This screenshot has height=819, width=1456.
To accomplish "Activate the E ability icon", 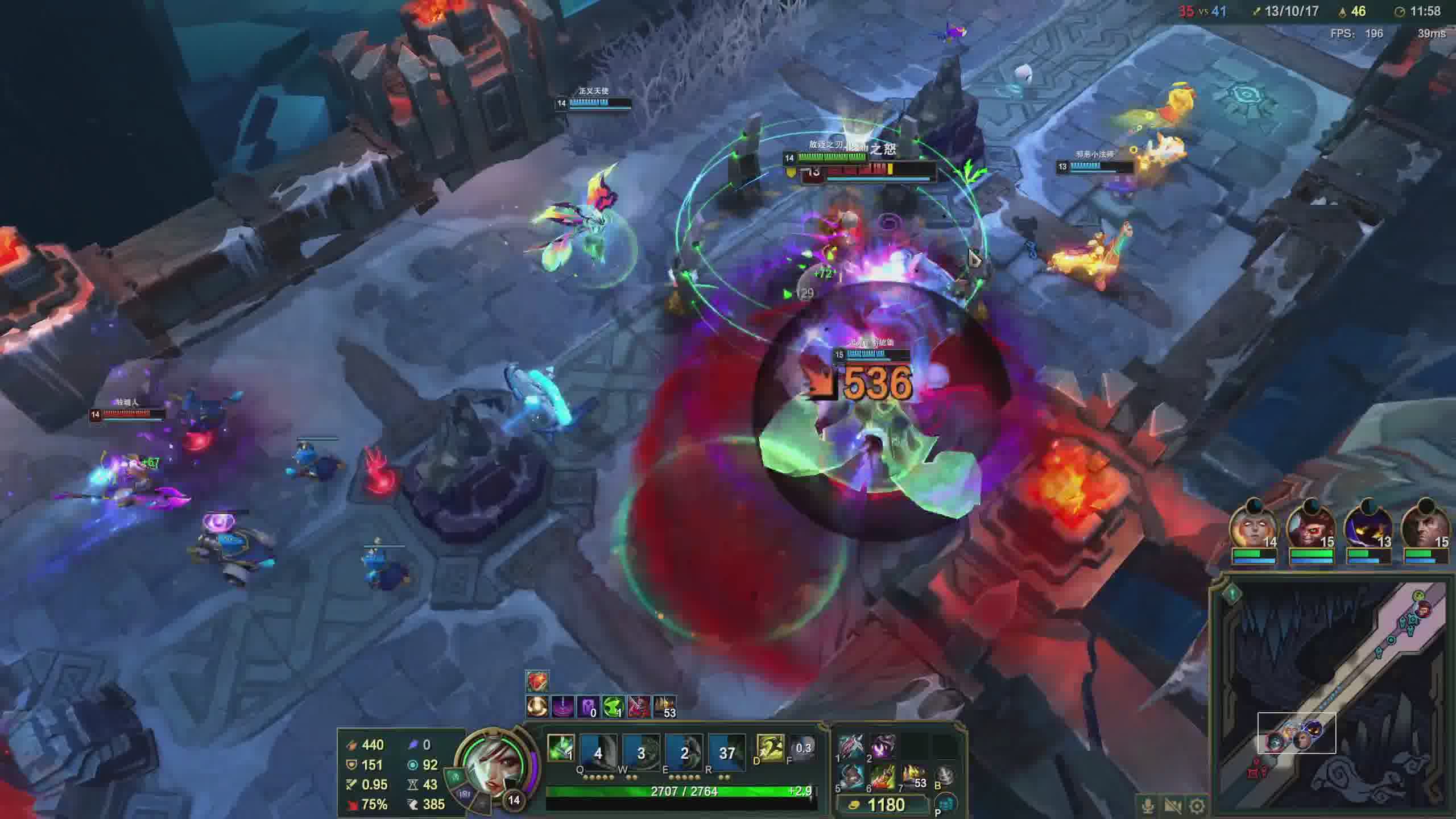I will click(684, 752).
